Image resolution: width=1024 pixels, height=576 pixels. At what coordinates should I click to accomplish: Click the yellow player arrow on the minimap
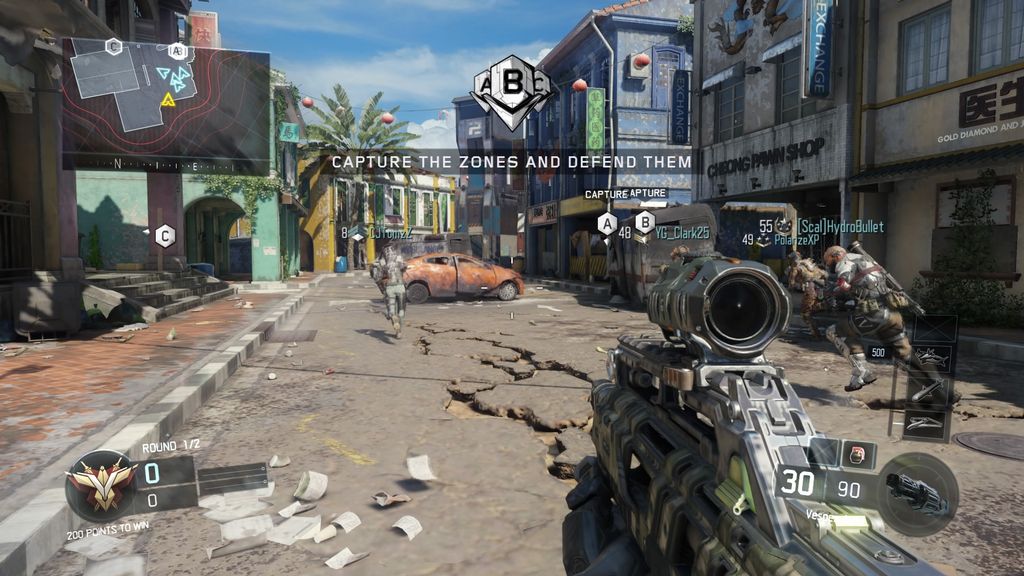[x=168, y=99]
